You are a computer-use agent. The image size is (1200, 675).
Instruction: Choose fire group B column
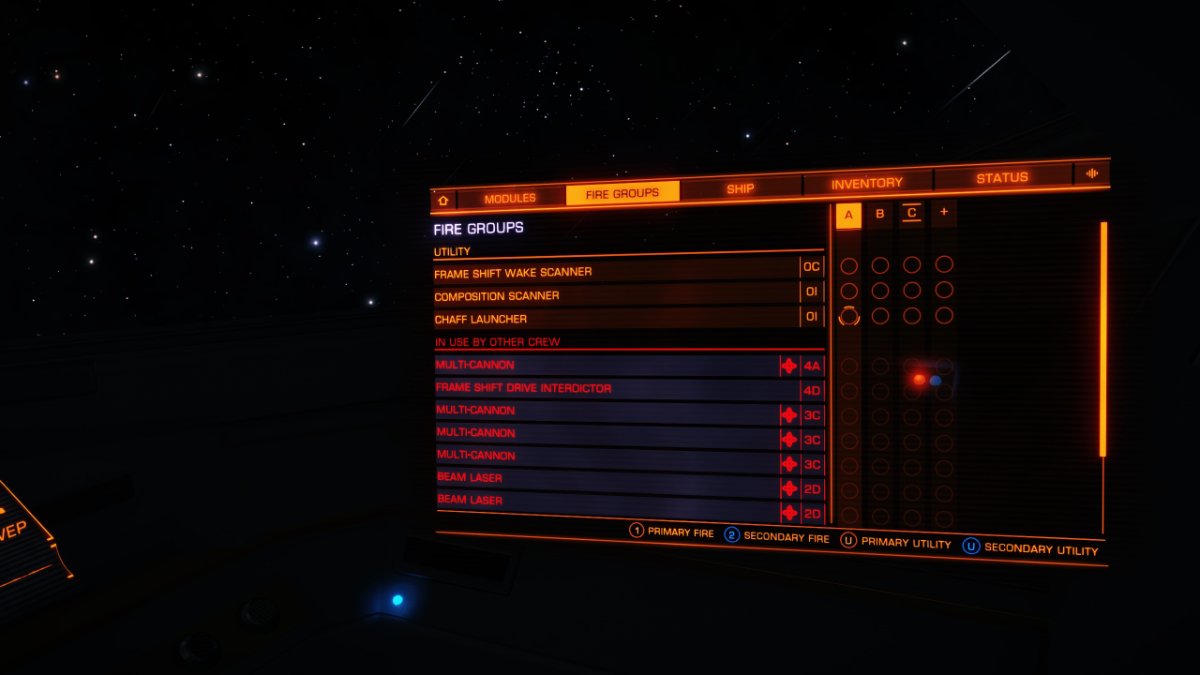click(880, 214)
